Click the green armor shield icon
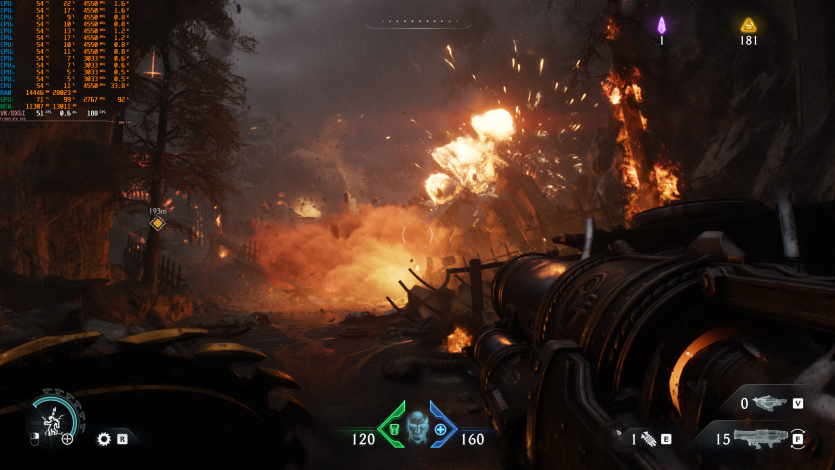 click(x=395, y=429)
